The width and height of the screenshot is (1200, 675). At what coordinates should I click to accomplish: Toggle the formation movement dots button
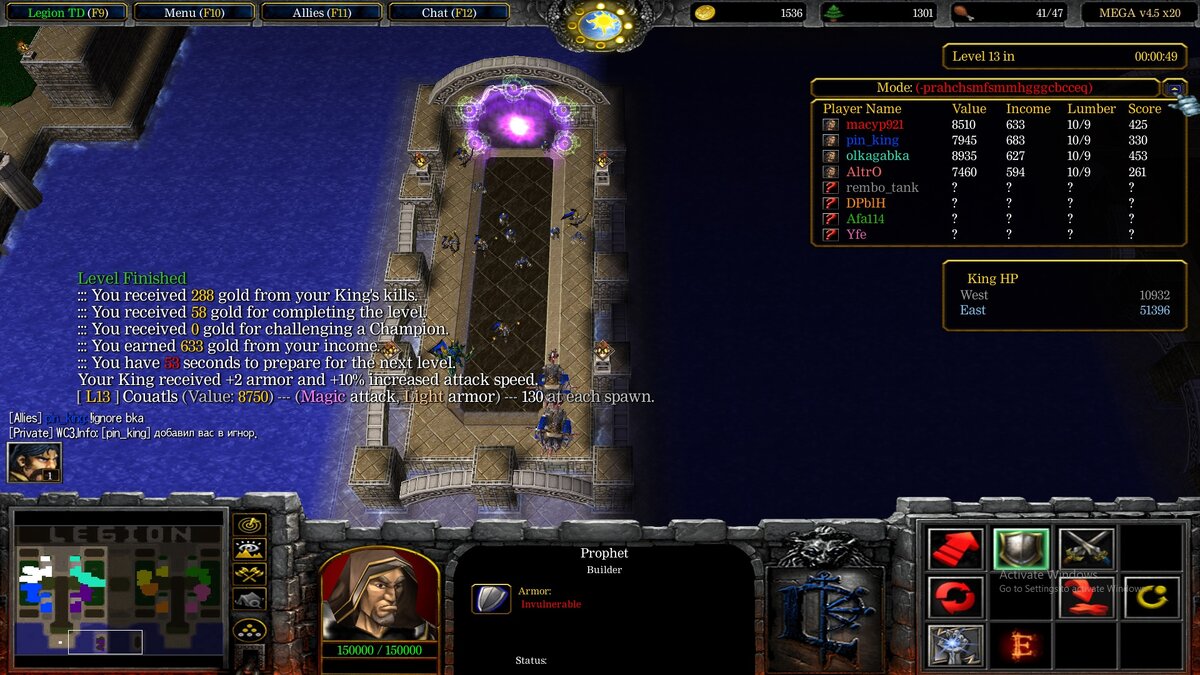pyautogui.click(x=249, y=629)
